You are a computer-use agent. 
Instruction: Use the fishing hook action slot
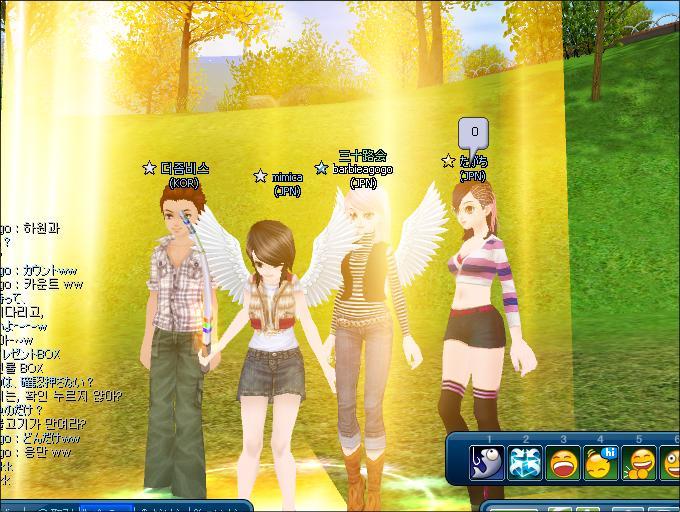coord(487,463)
